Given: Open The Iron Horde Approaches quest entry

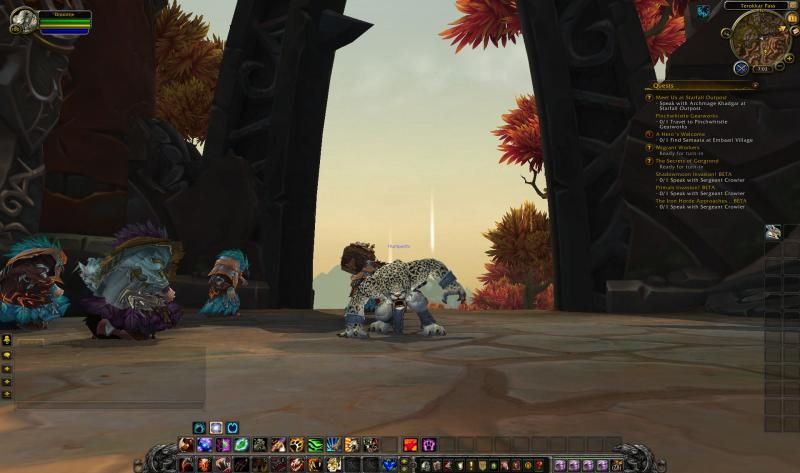Looking at the screenshot, I should coord(700,200).
